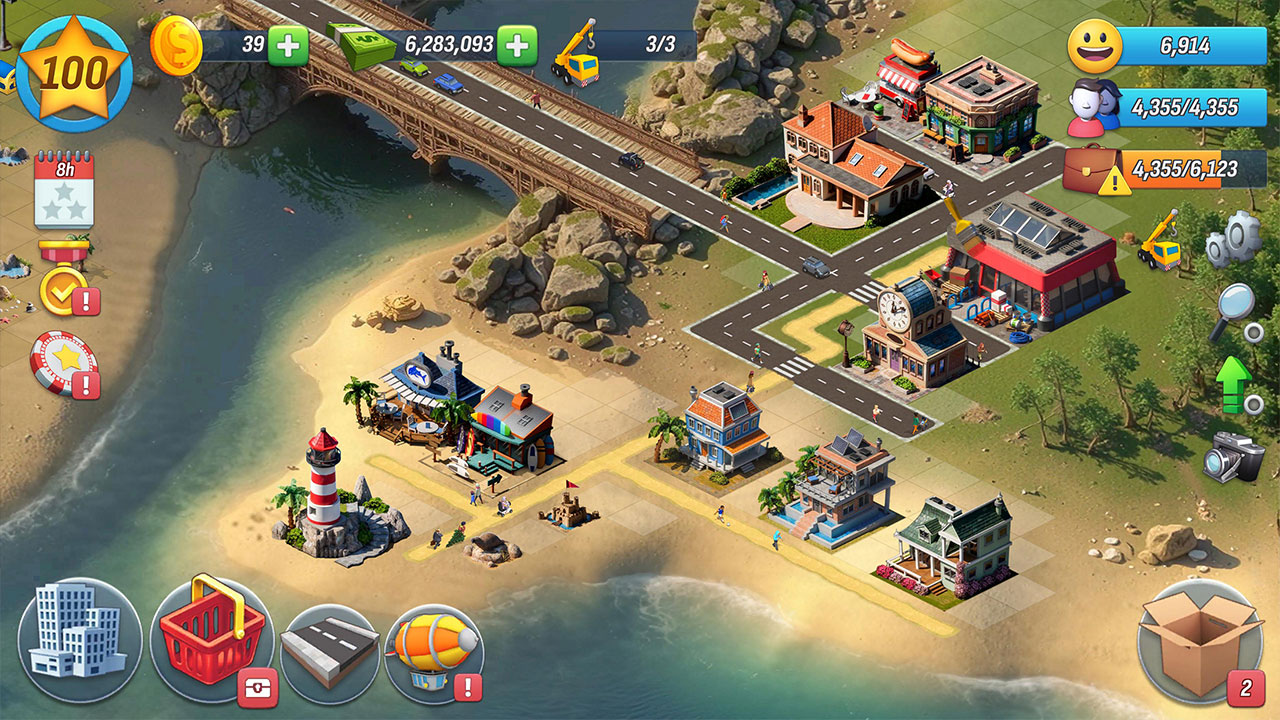Open the 8h calendar event
This screenshot has height=720, width=1280.
point(64,190)
